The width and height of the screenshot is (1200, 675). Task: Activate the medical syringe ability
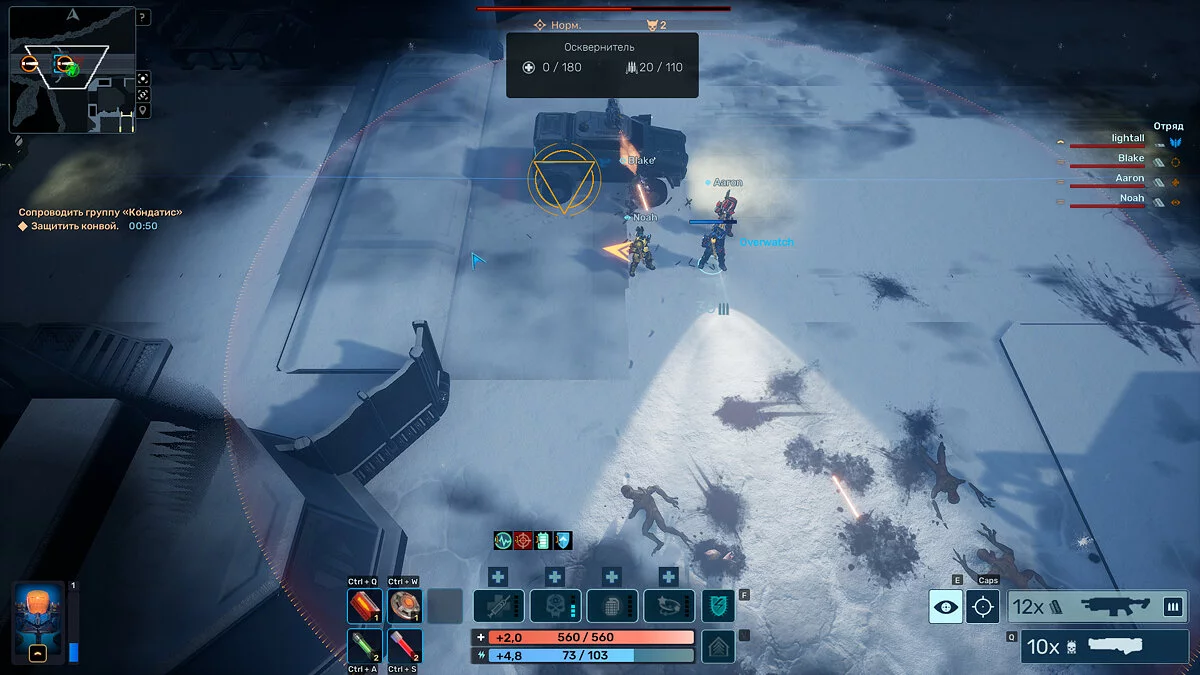coord(498,606)
